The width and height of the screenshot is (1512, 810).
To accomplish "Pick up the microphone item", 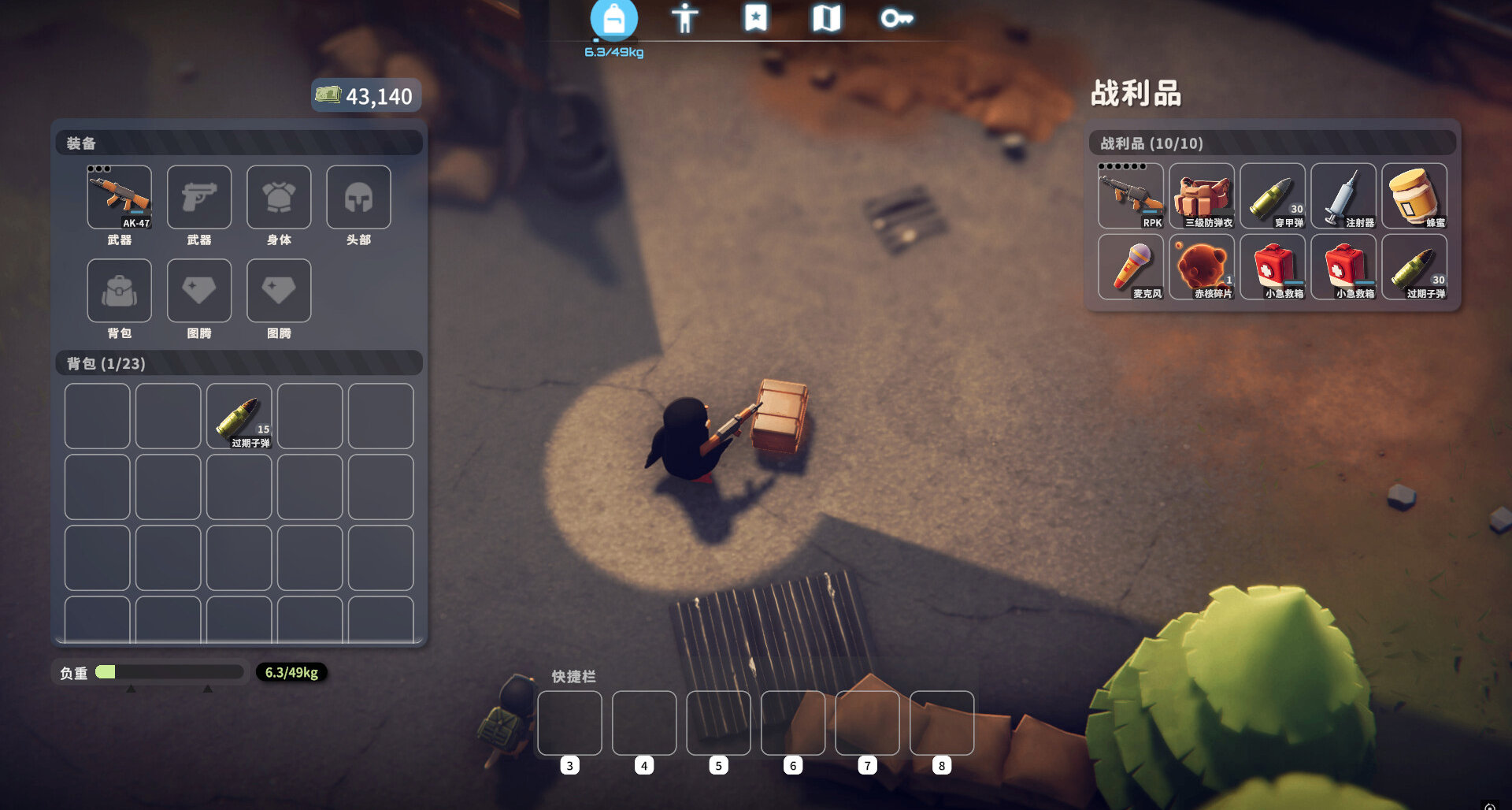I will [1131, 267].
